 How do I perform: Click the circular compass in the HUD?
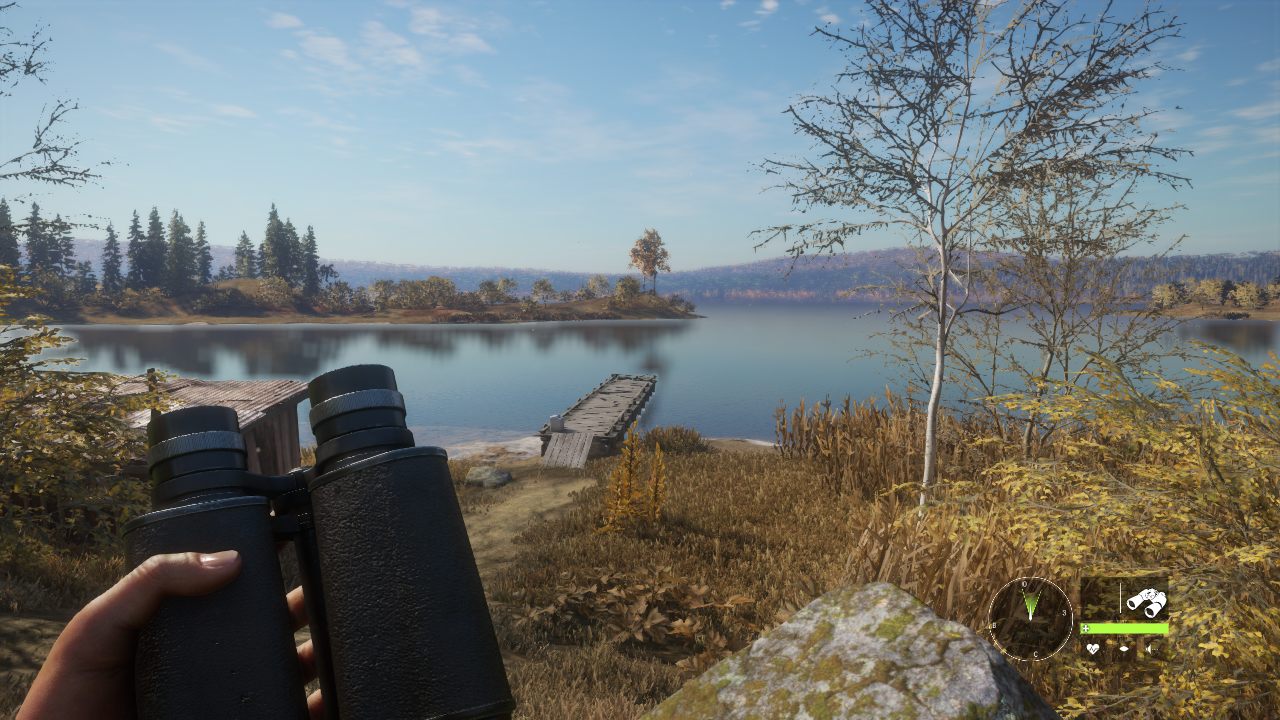pos(1030,618)
